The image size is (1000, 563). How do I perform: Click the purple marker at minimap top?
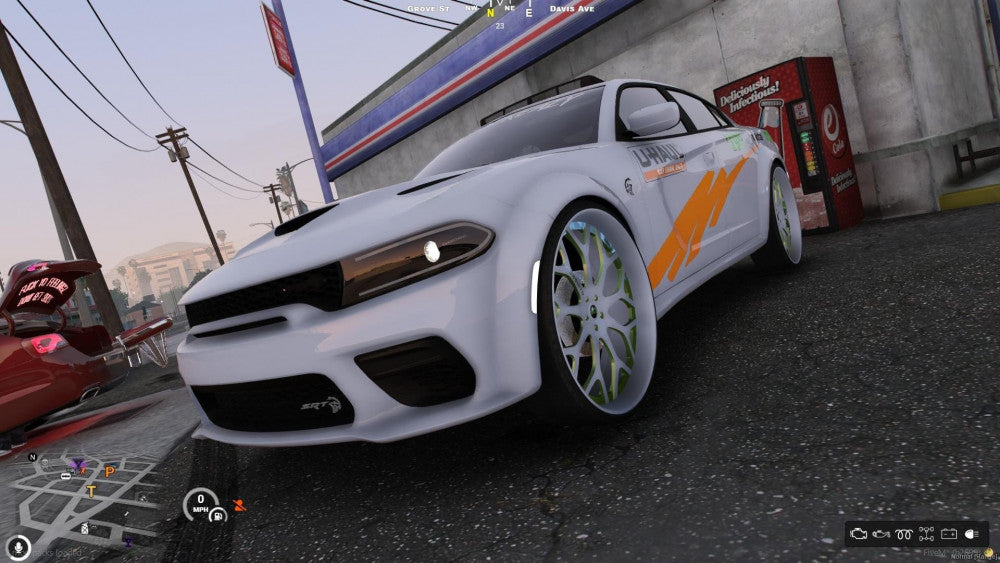click(x=78, y=464)
